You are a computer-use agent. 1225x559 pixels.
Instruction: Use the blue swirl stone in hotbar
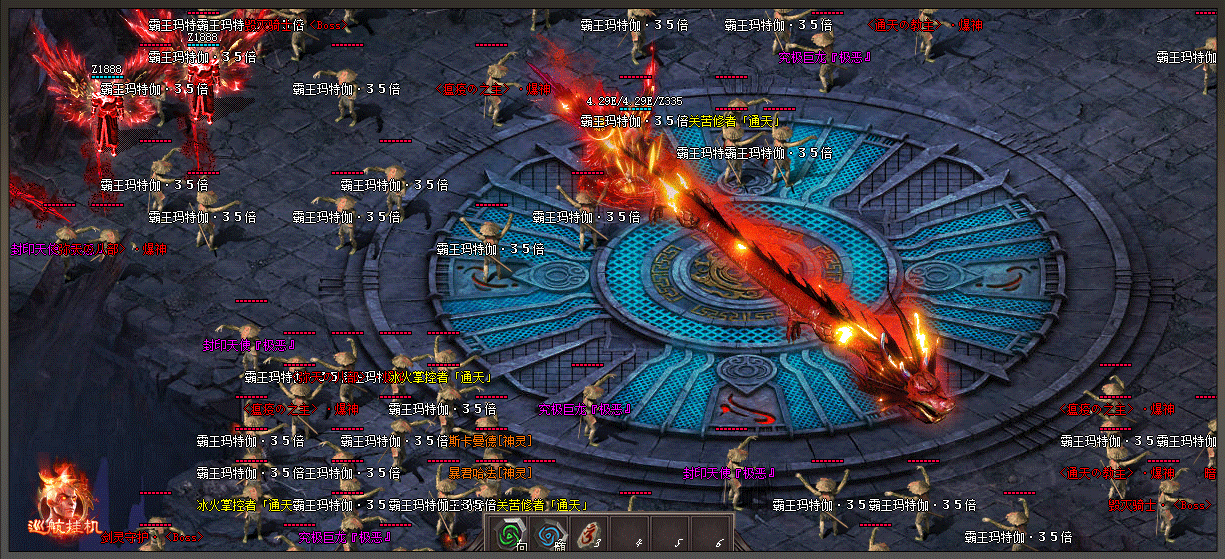tap(549, 535)
